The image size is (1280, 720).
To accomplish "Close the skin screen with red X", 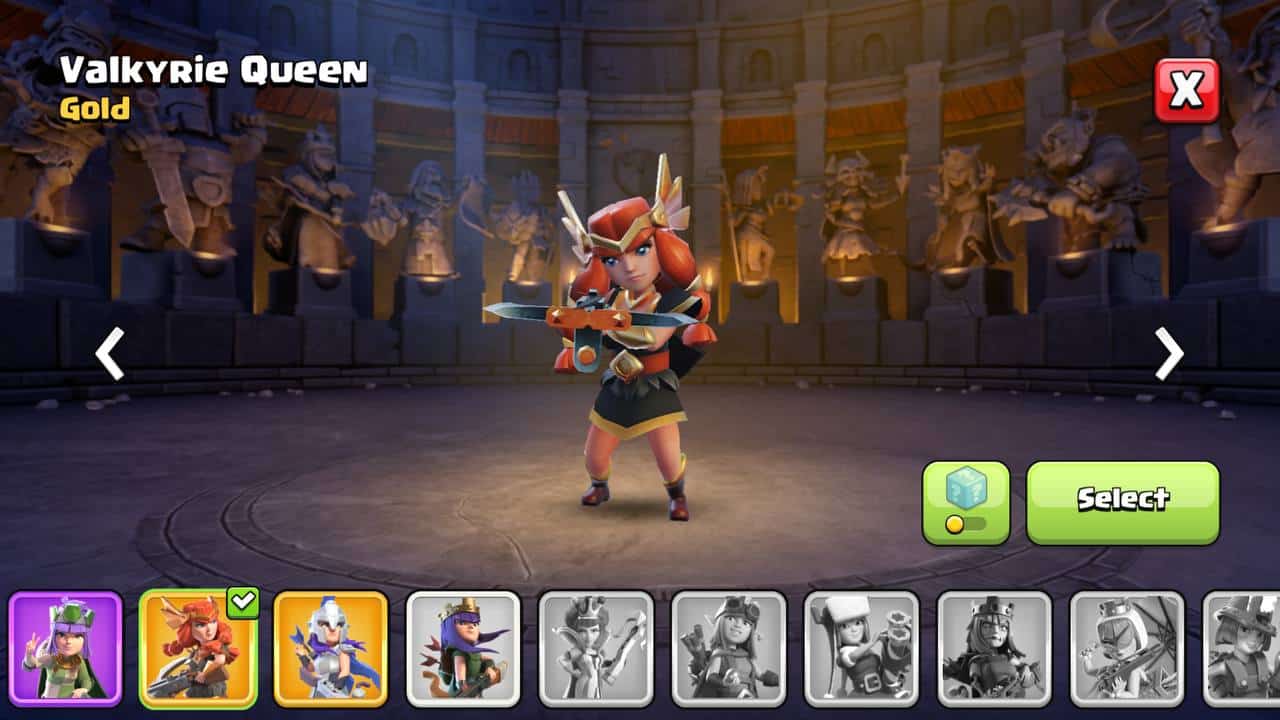I will 1187,90.
